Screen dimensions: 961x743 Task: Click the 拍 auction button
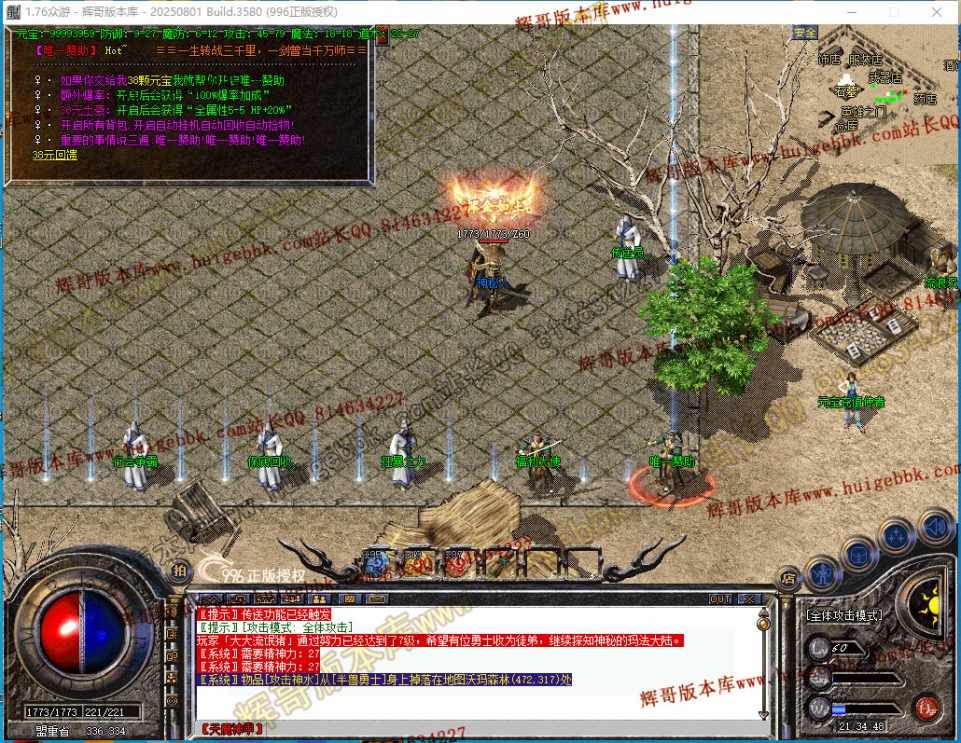point(179,570)
